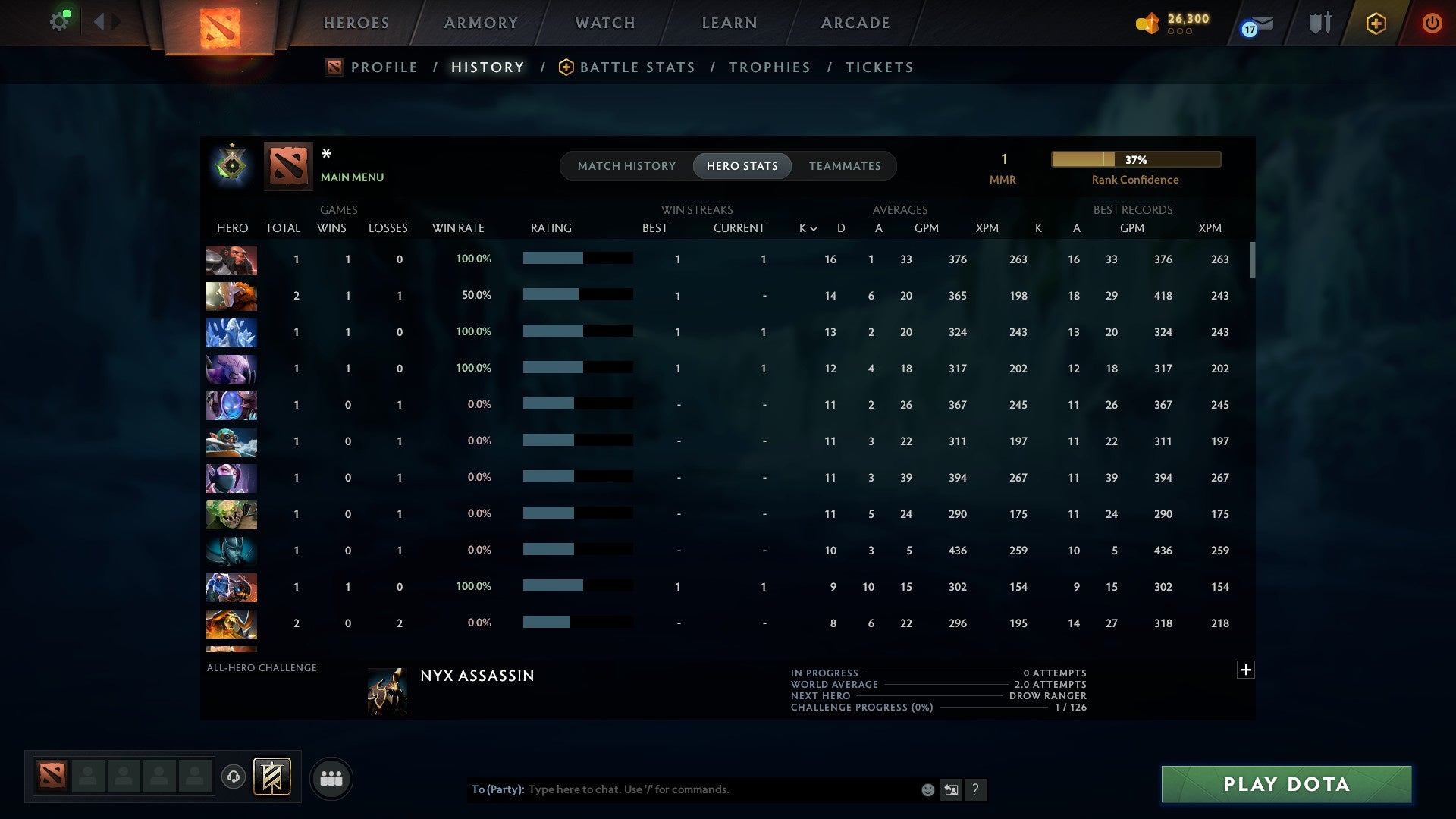This screenshot has height=819, width=1456.
Task: Switch to the HERO STATS toggle
Action: pyautogui.click(x=742, y=165)
